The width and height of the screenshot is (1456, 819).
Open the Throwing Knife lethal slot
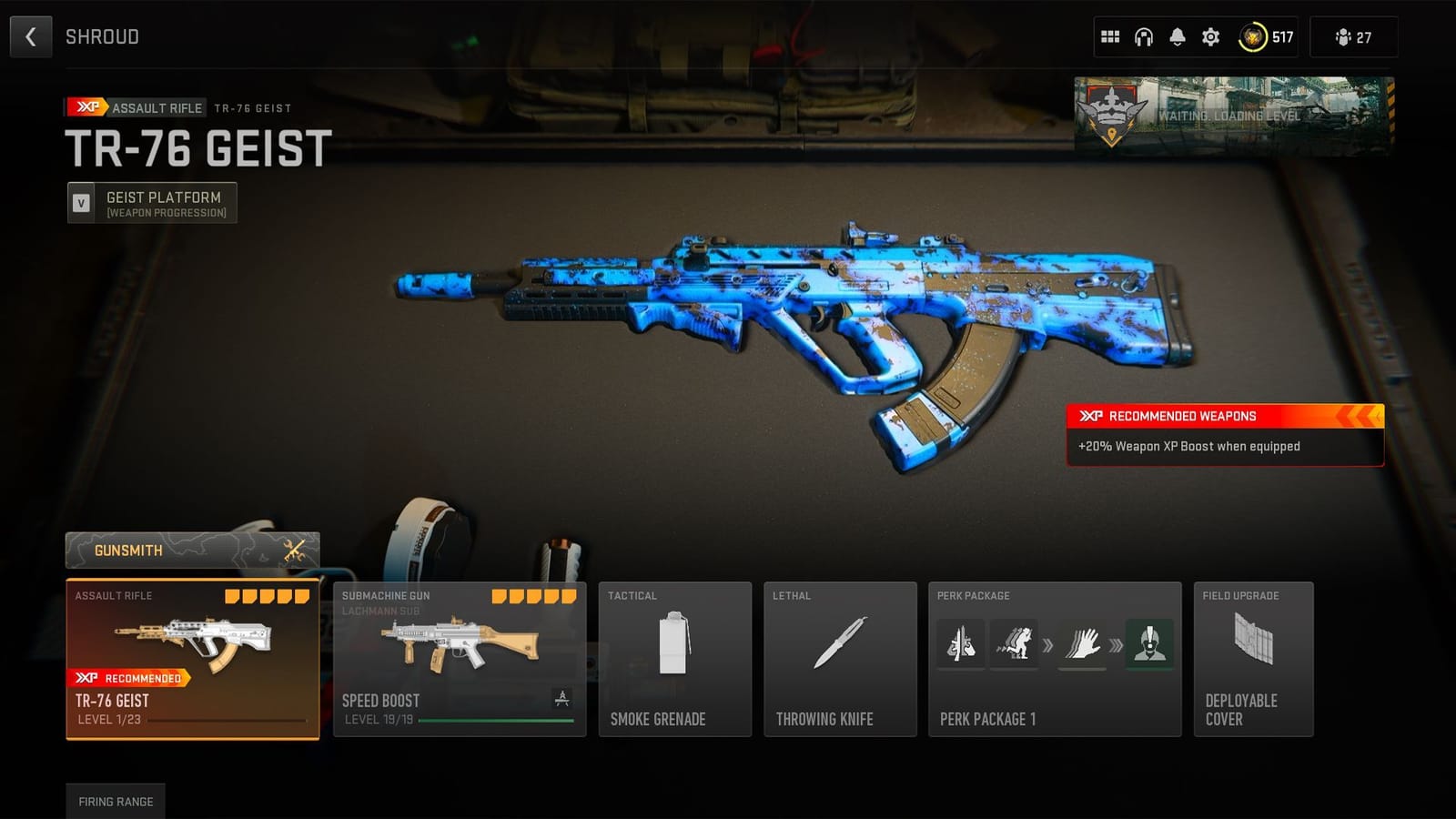point(840,660)
